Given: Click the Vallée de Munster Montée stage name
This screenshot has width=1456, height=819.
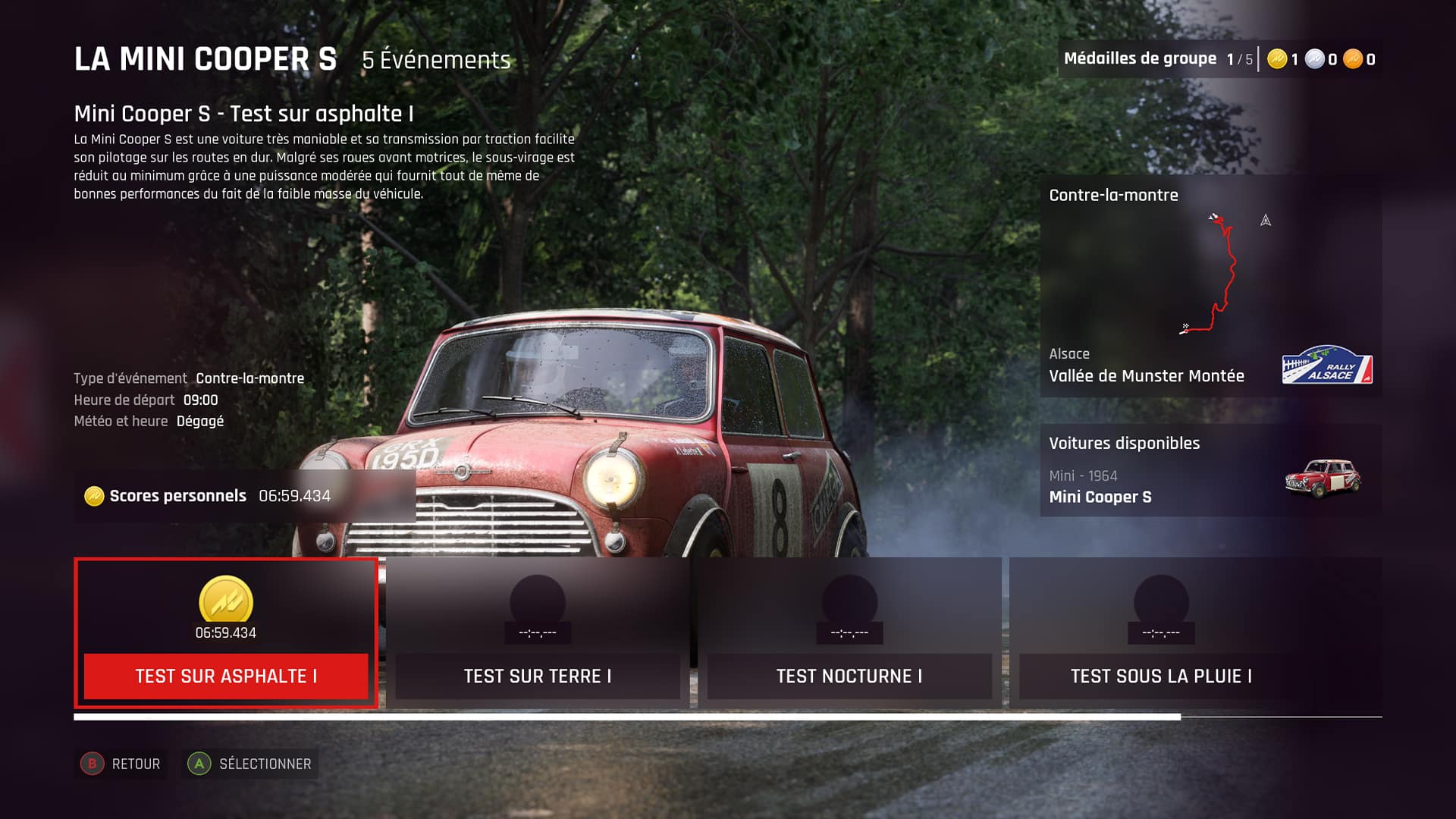Looking at the screenshot, I should (1147, 375).
